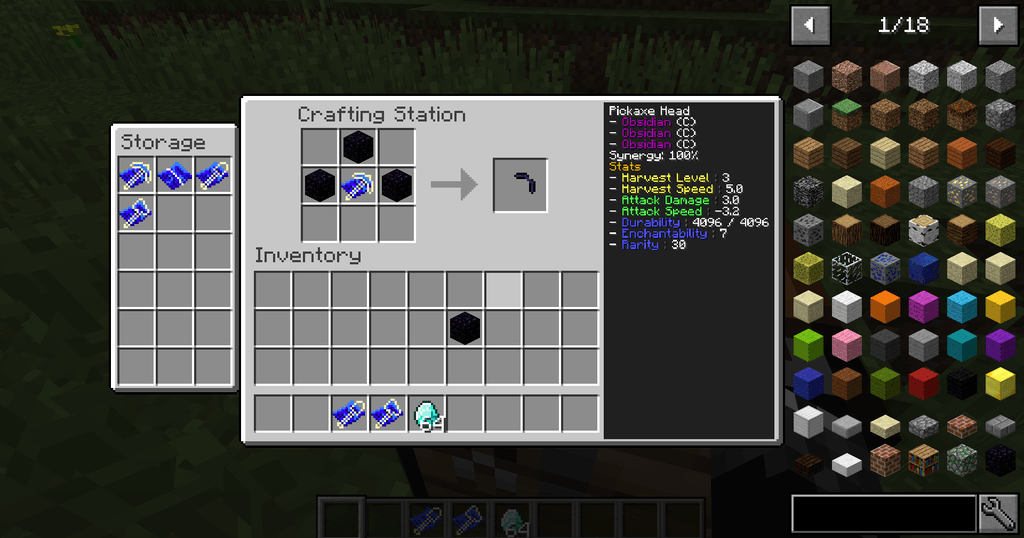Go to the previous item list page

[x=810, y=24]
